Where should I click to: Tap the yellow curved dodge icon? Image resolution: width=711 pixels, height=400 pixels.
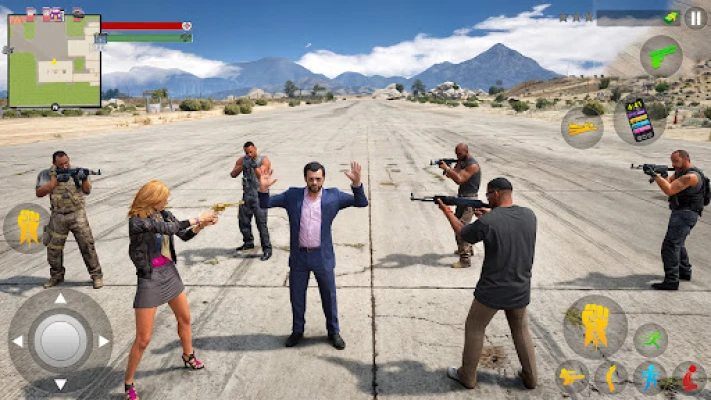611,377
